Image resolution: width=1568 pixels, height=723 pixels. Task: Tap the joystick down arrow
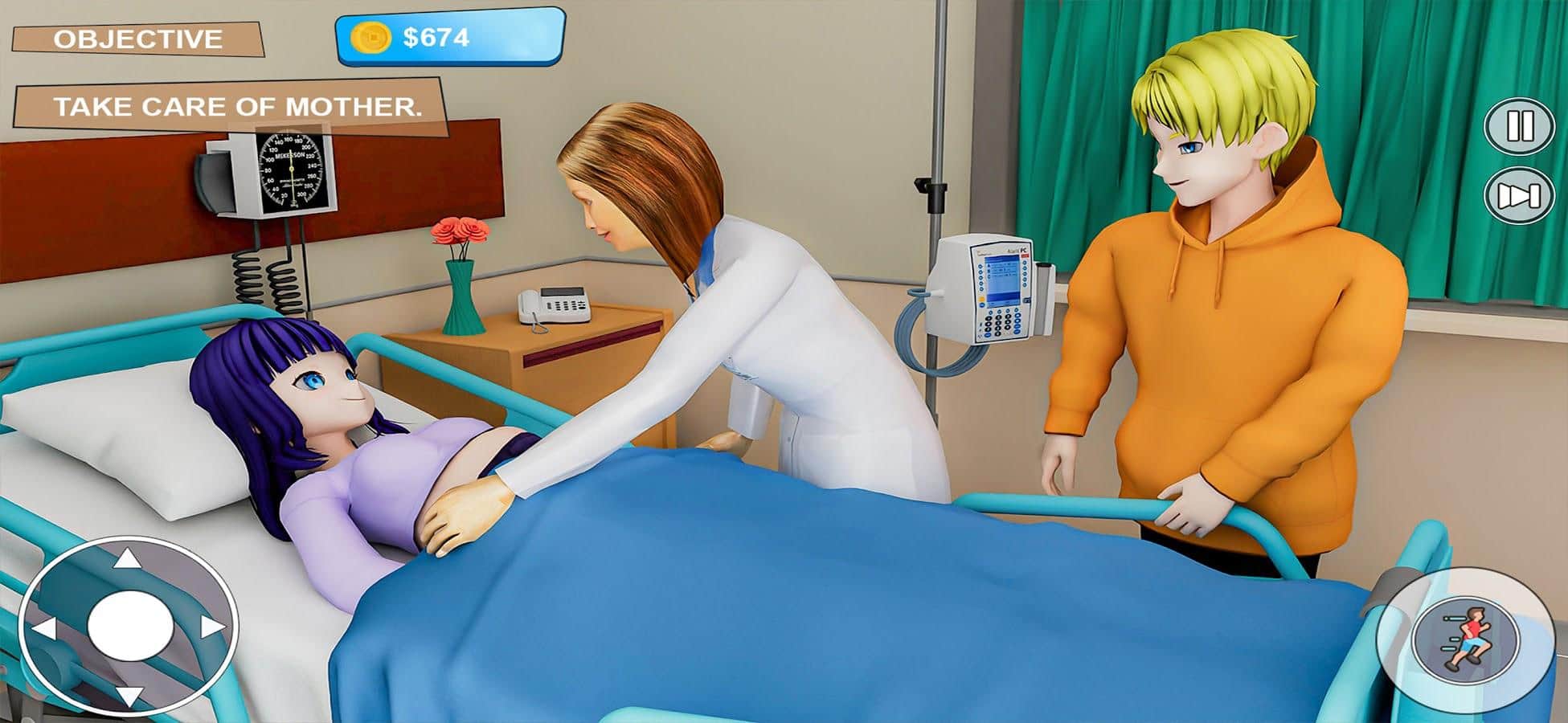(129, 696)
